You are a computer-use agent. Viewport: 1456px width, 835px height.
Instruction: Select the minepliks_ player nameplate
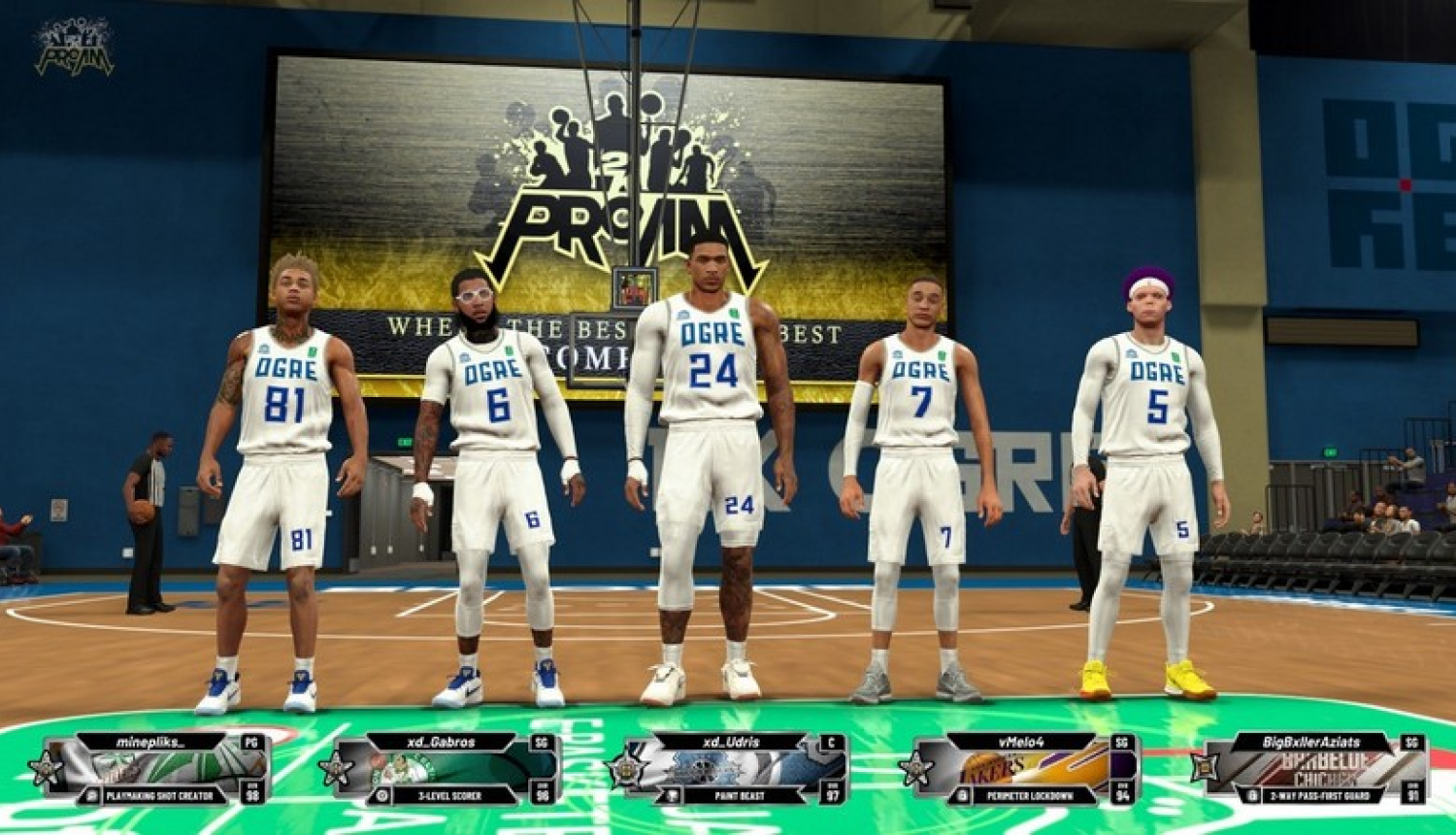(x=155, y=769)
